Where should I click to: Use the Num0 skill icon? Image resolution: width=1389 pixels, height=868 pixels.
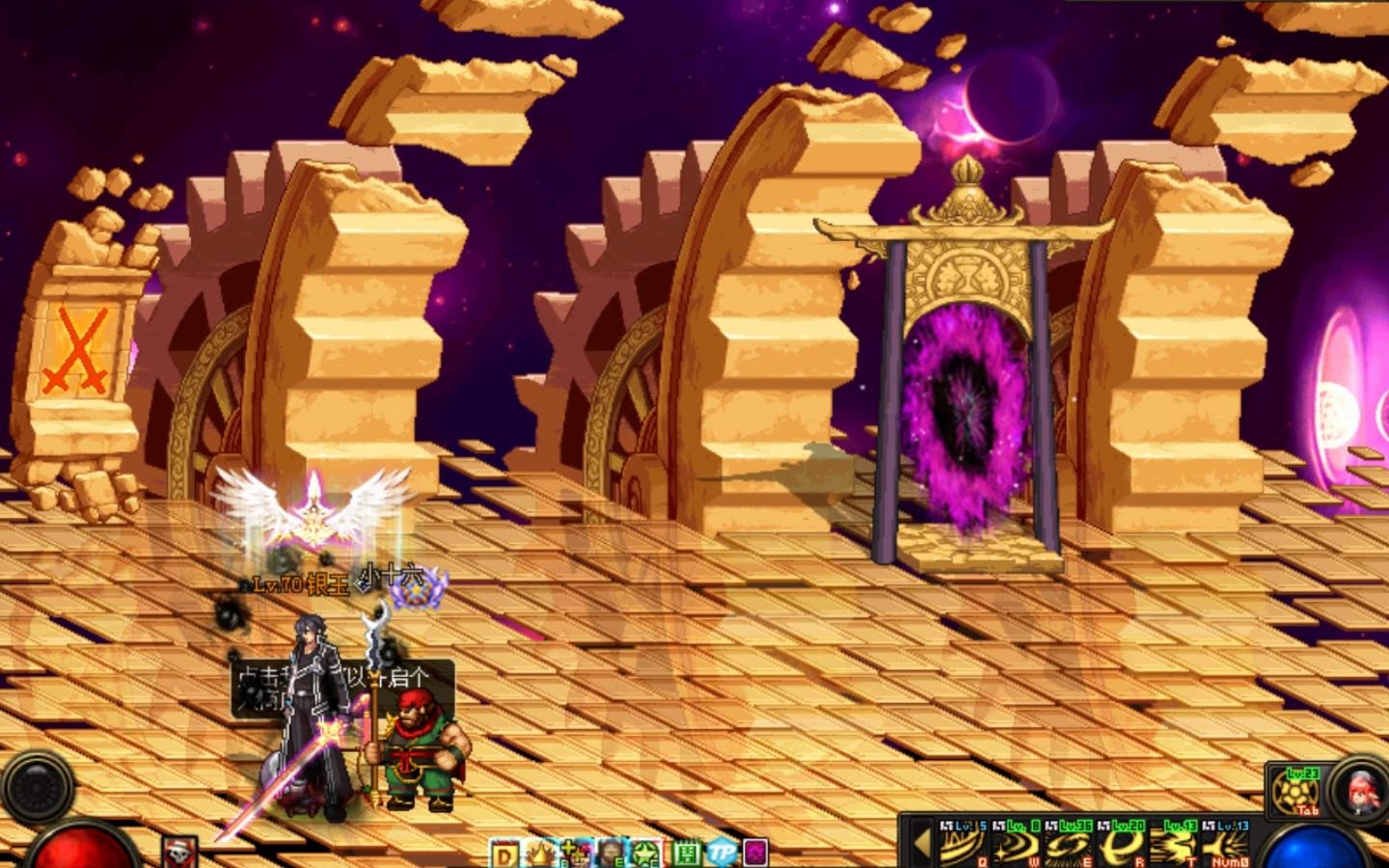click(x=1225, y=846)
